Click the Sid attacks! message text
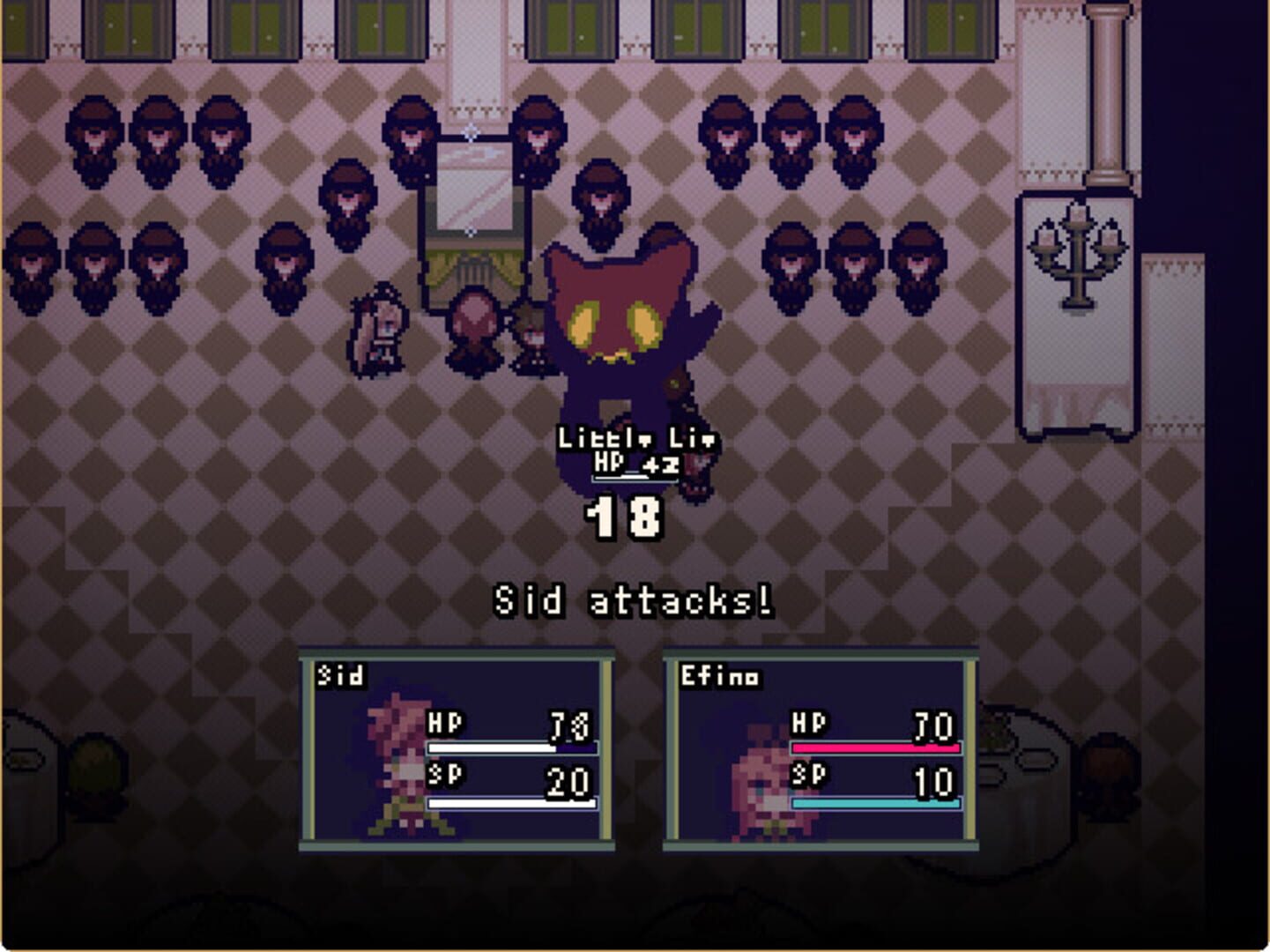This screenshot has width=1270, height=952. pos(633,599)
